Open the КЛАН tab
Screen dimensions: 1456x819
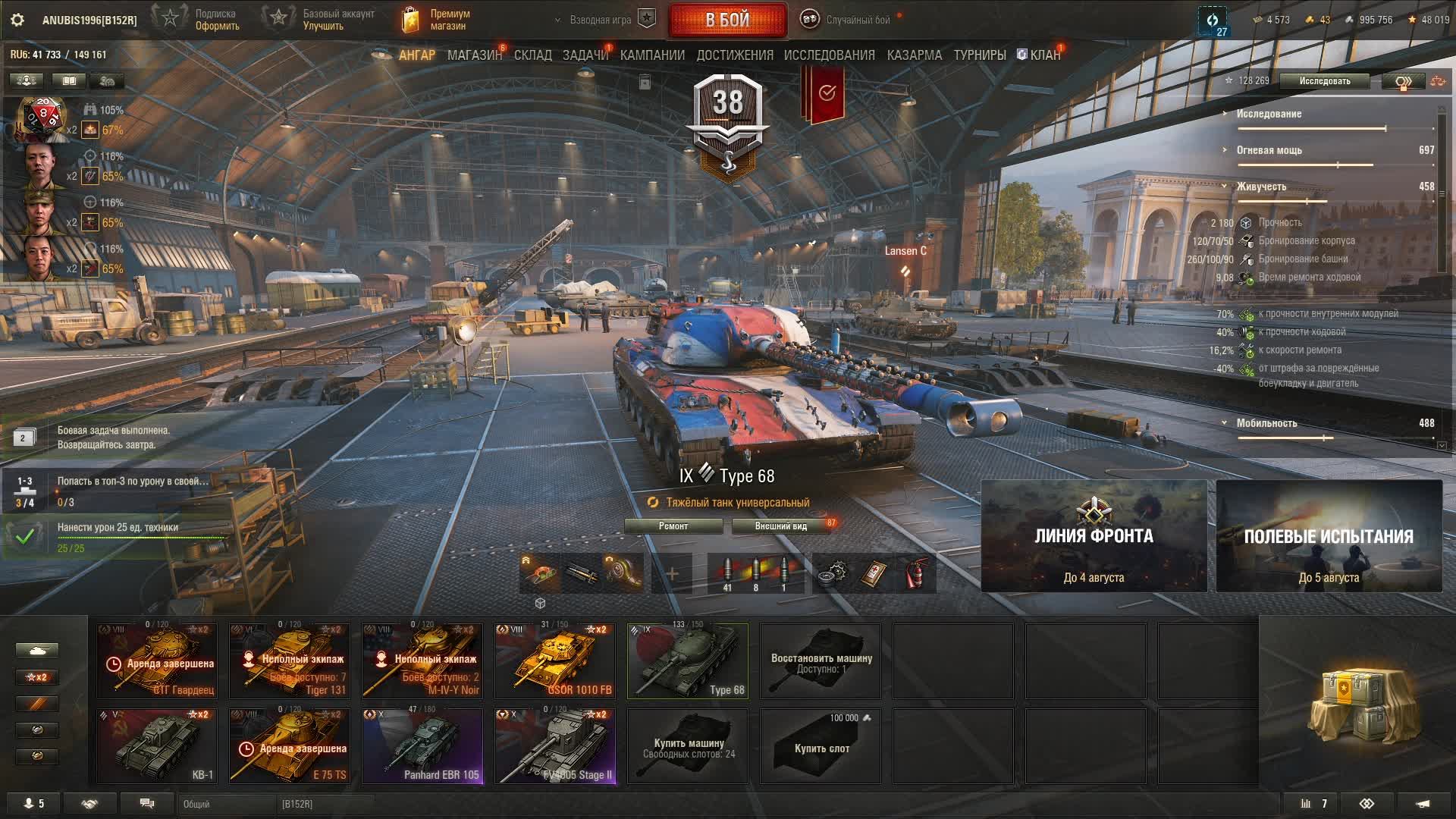click(1044, 55)
